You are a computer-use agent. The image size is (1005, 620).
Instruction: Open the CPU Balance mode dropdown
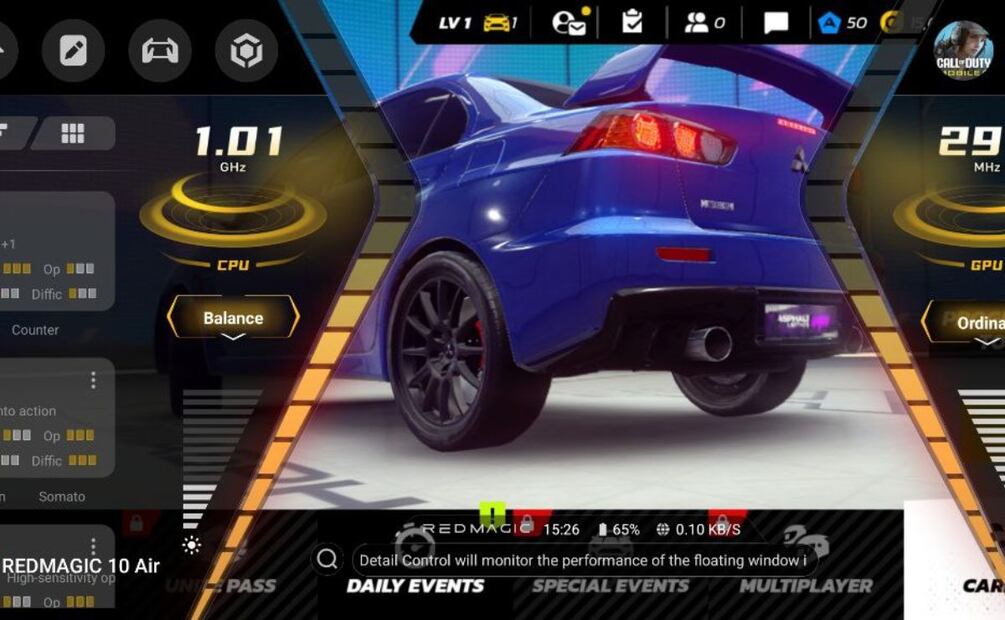[x=233, y=319]
